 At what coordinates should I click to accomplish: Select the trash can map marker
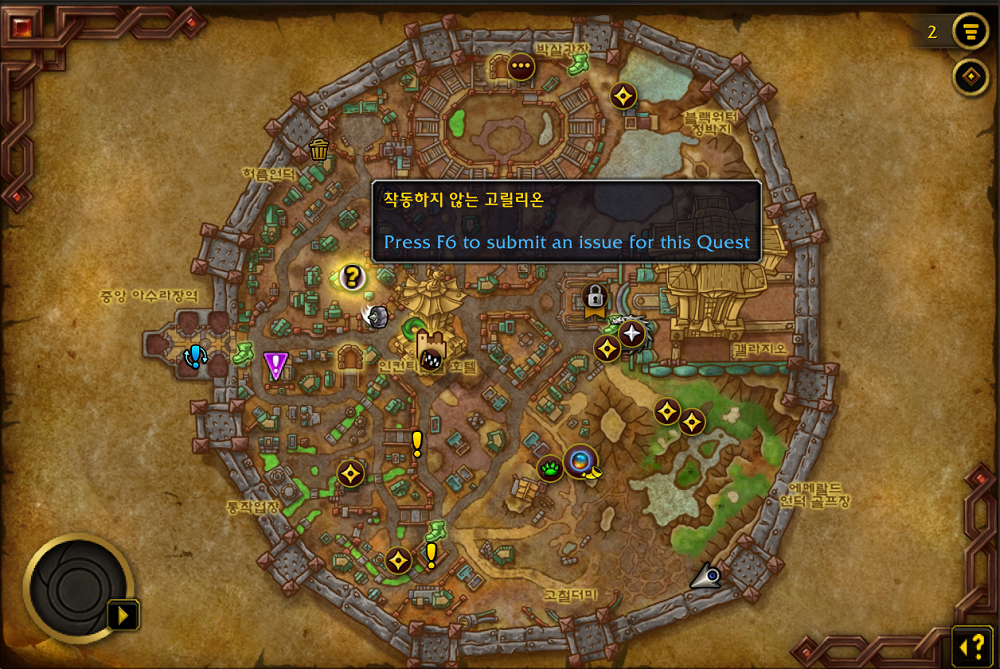(319, 150)
